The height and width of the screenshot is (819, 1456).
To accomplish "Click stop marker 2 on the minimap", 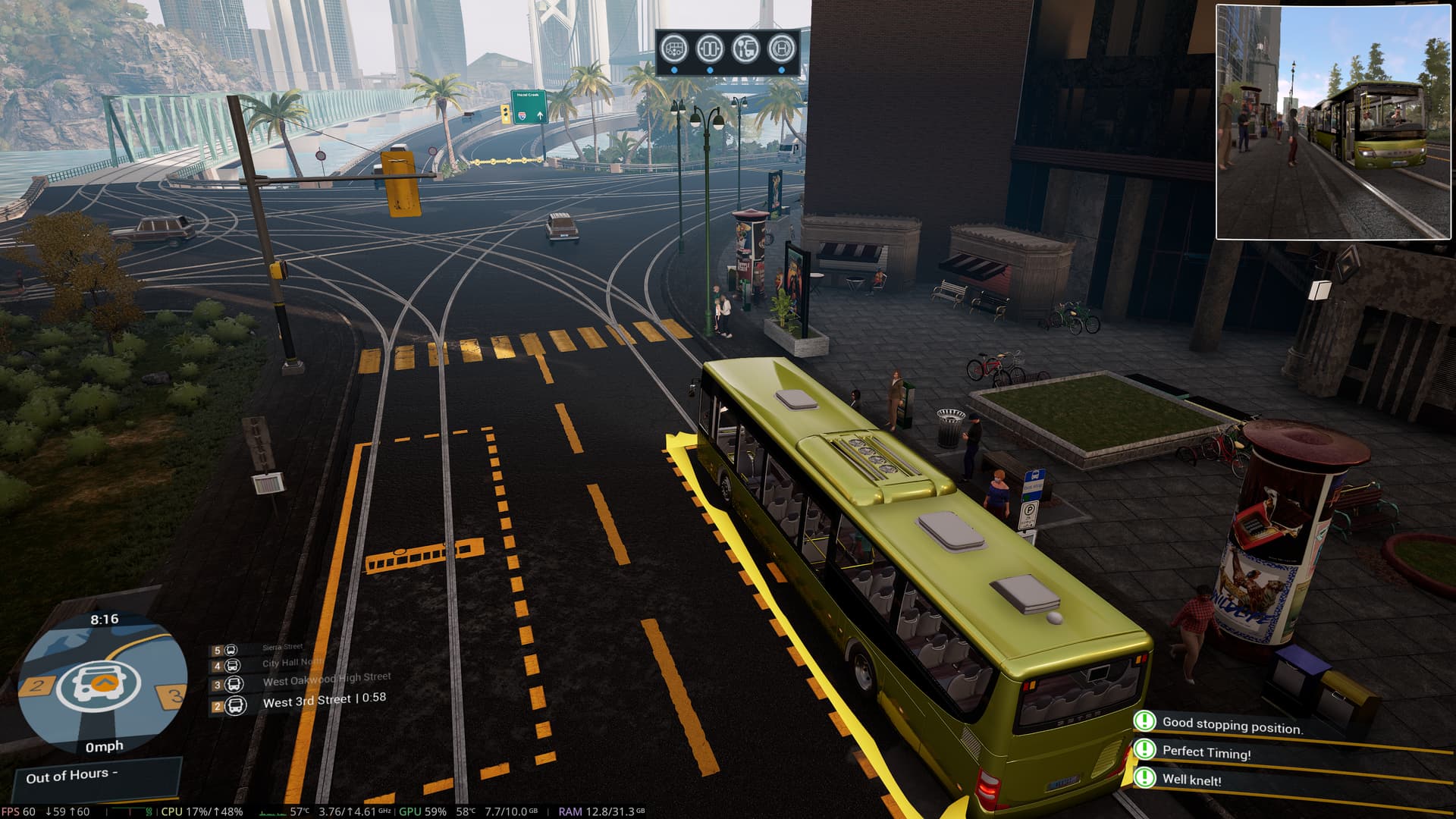I will [35, 687].
